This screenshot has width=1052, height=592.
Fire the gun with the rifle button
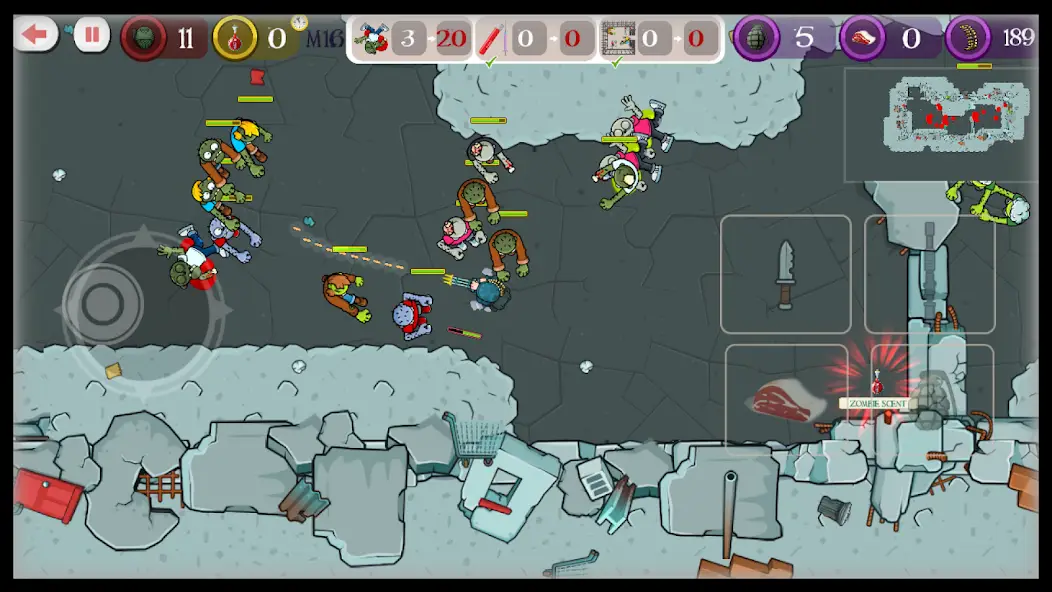tap(929, 274)
